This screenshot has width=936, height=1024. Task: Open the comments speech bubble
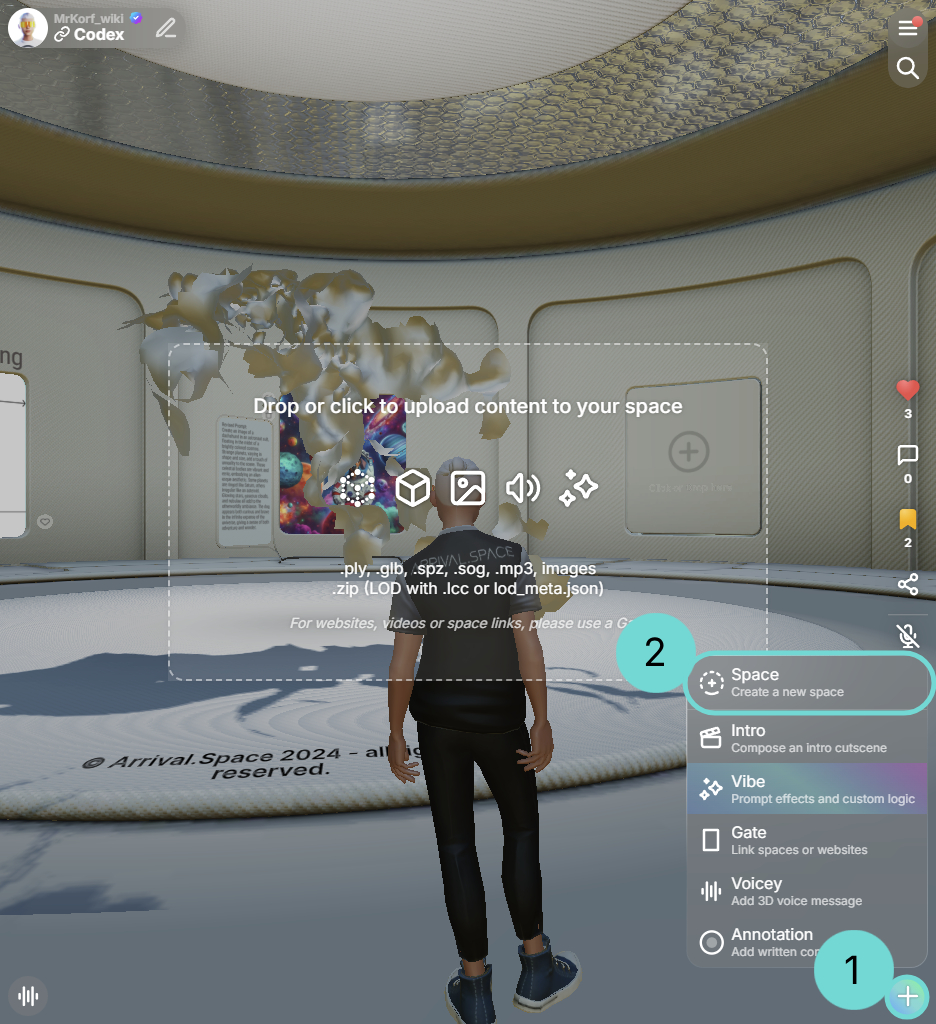[x=908, y=456]
